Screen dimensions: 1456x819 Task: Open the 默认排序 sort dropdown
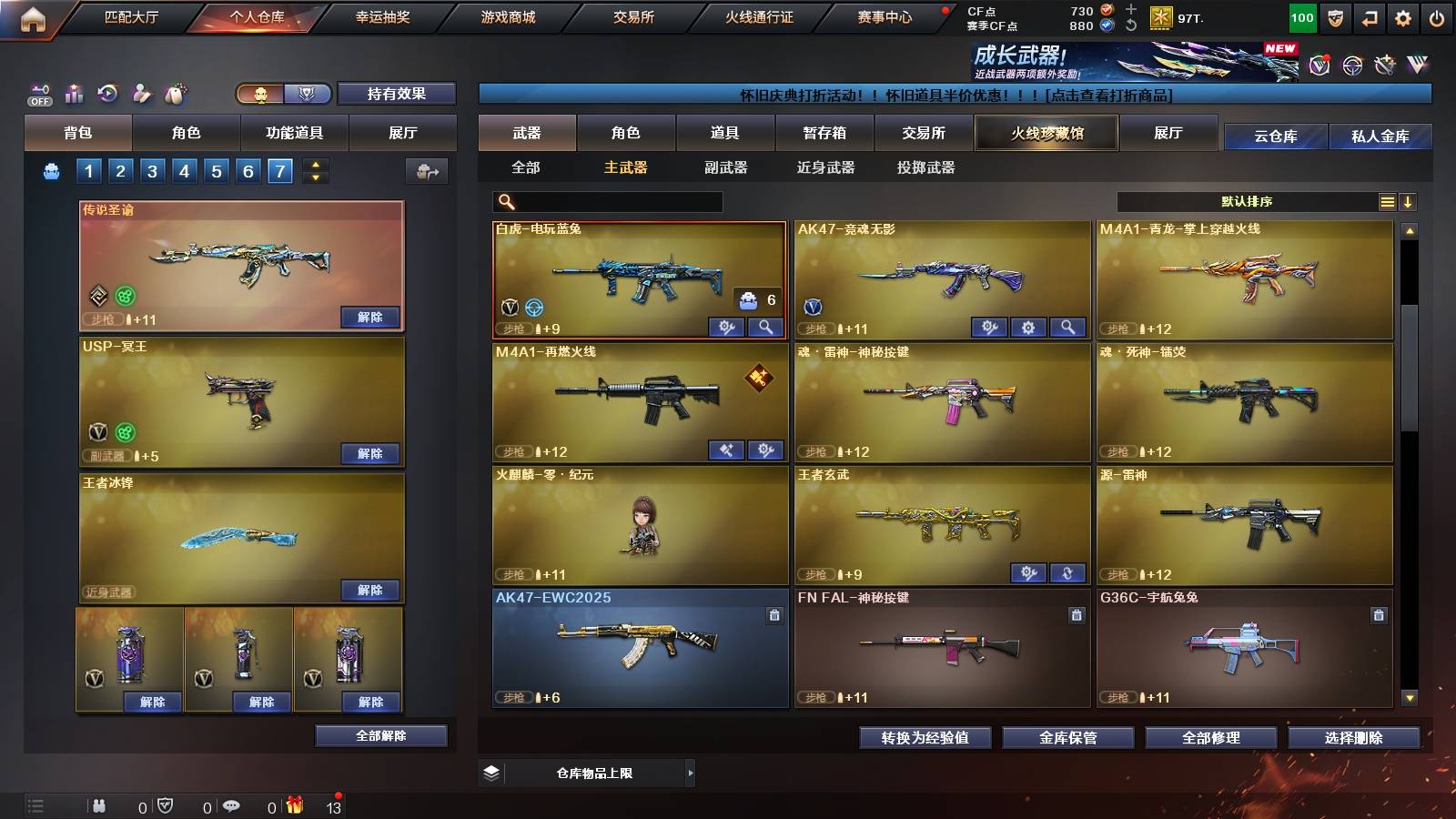1247,201
